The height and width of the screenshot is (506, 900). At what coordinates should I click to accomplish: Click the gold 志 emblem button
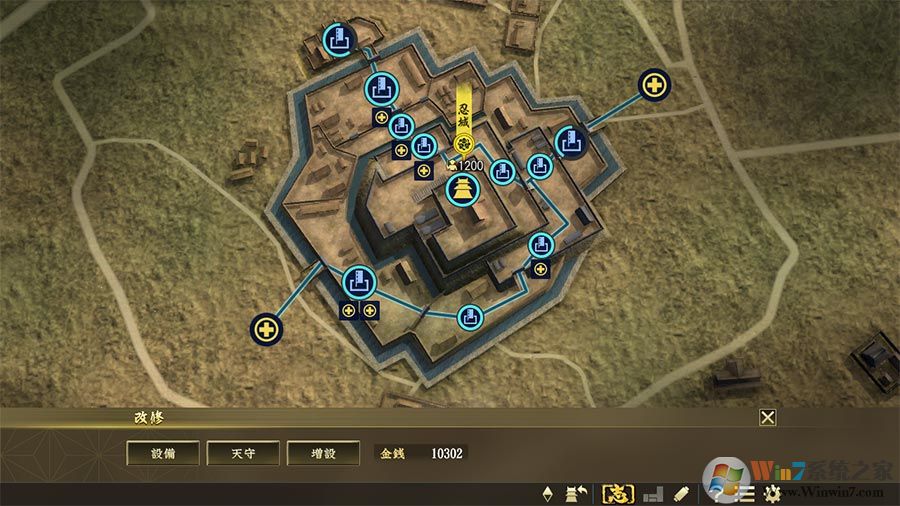(x=616, y=493)
